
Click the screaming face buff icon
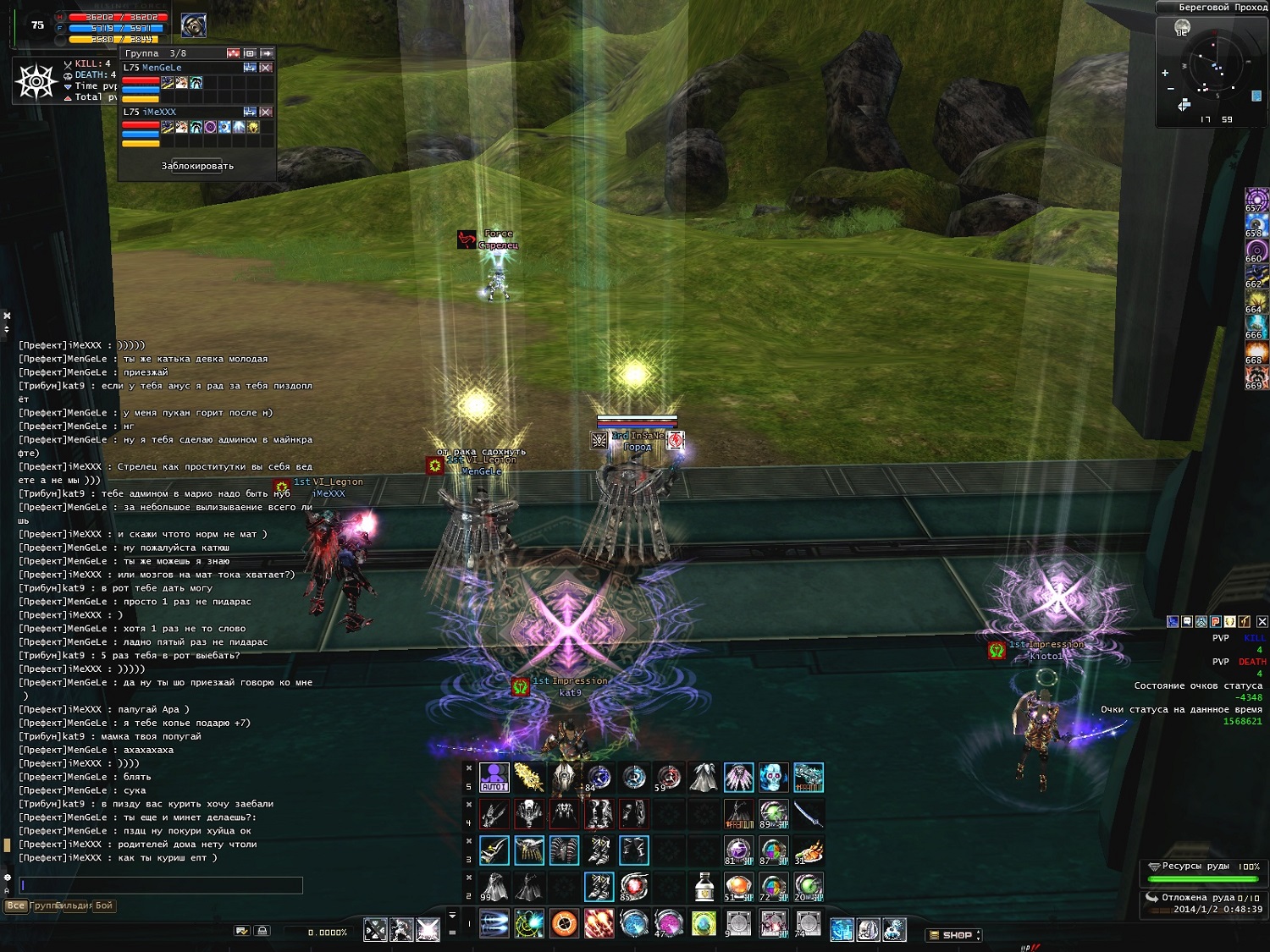point(1256,377)
